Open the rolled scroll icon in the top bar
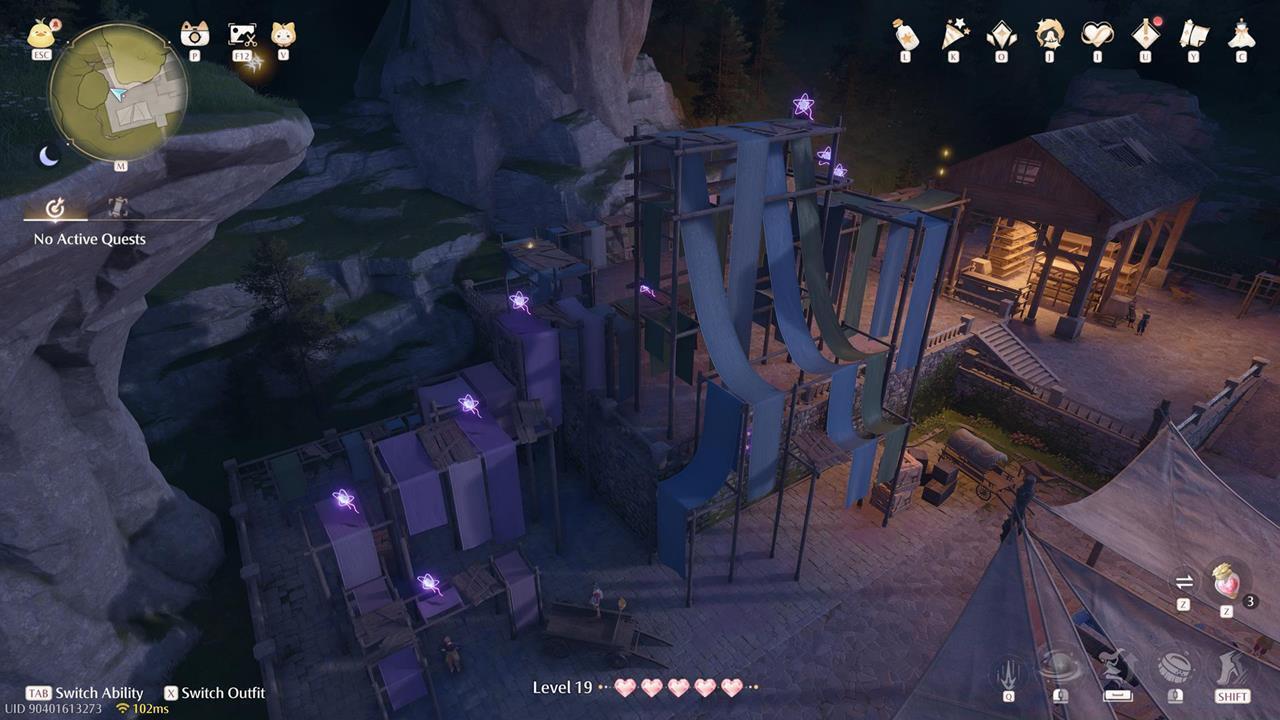This screenshot has width=1280, height=720. pyautogui.click(x=1193, y=35)
